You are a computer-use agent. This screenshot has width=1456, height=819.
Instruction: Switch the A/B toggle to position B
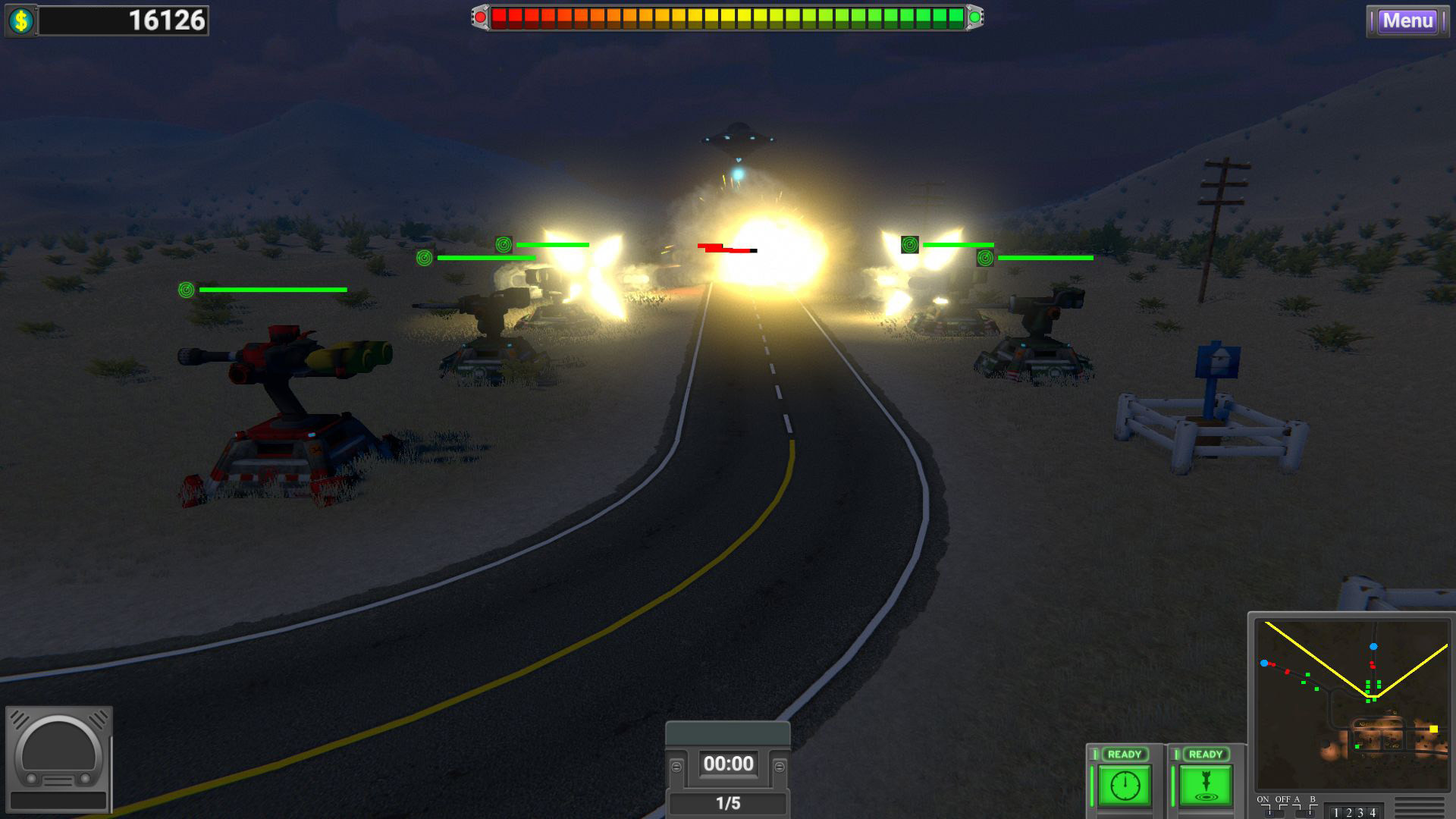coord(1311,812)
